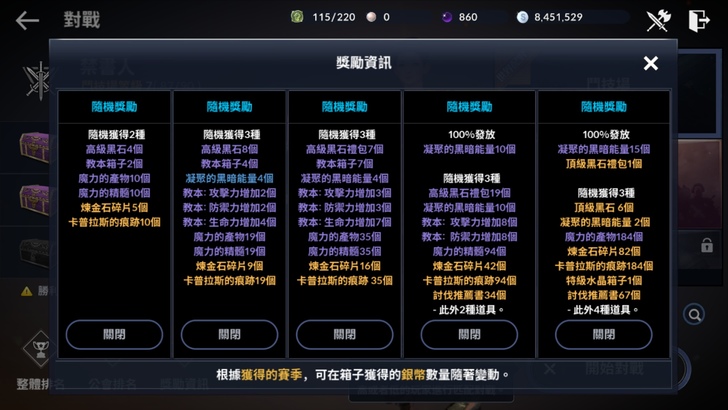Image resolution: width=728 pixels, height=410 pixels.
Task: Go back using the top-left arrow
Action: coord(27,20)
